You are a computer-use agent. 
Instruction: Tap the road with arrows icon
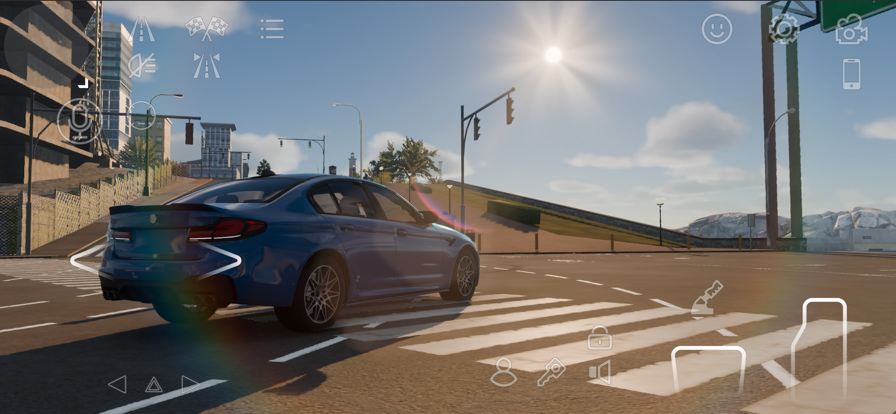pos(206,66)
